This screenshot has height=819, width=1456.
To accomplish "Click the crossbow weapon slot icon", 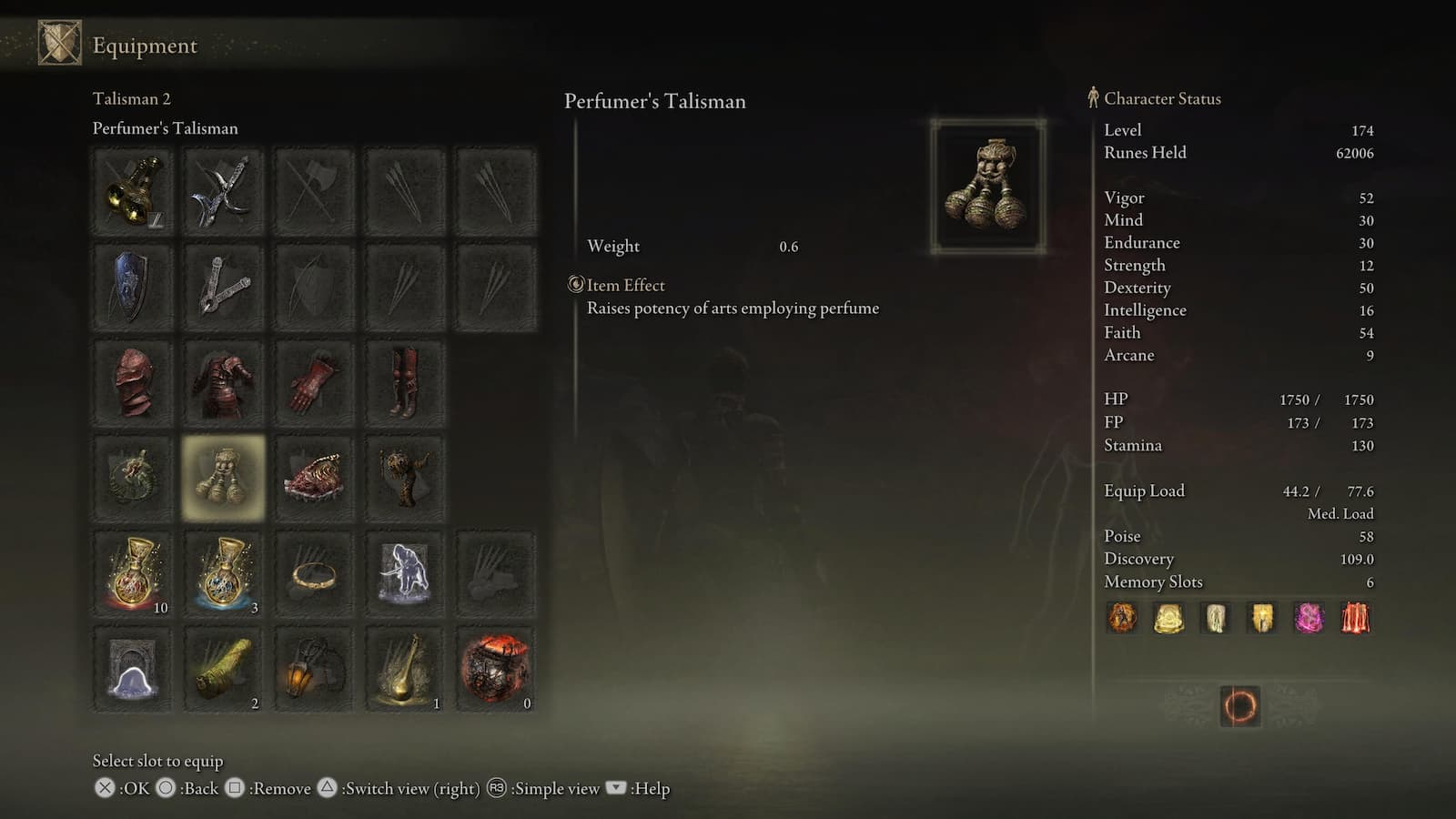I will pyautogui.click(x=223, y=284).
